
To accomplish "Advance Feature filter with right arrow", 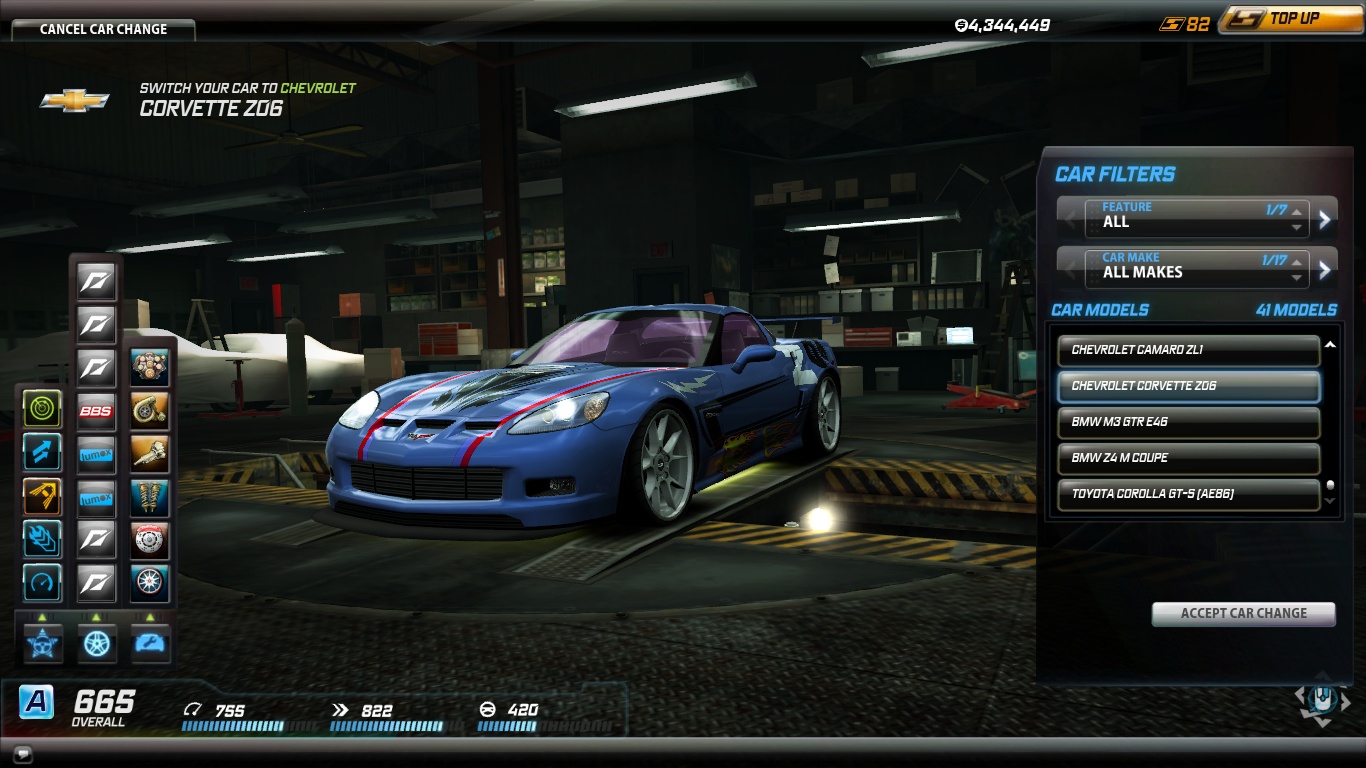I will click(x=1325, y=219).
